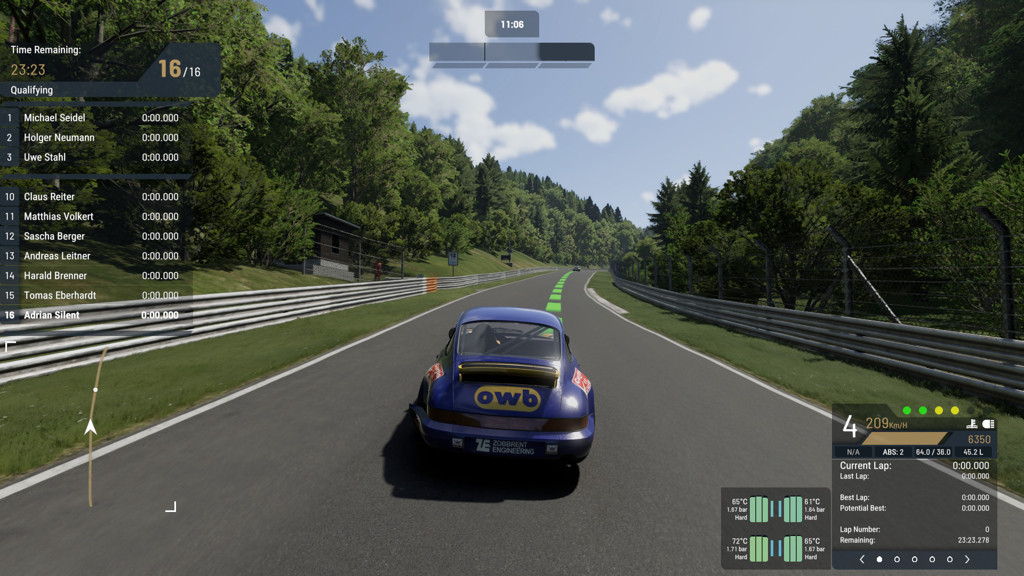The height and width of the screenshot is (576, 1024).
Task: Select Michael Seidel in the standings
Action: pyautogui.click(x=96, y=118)
